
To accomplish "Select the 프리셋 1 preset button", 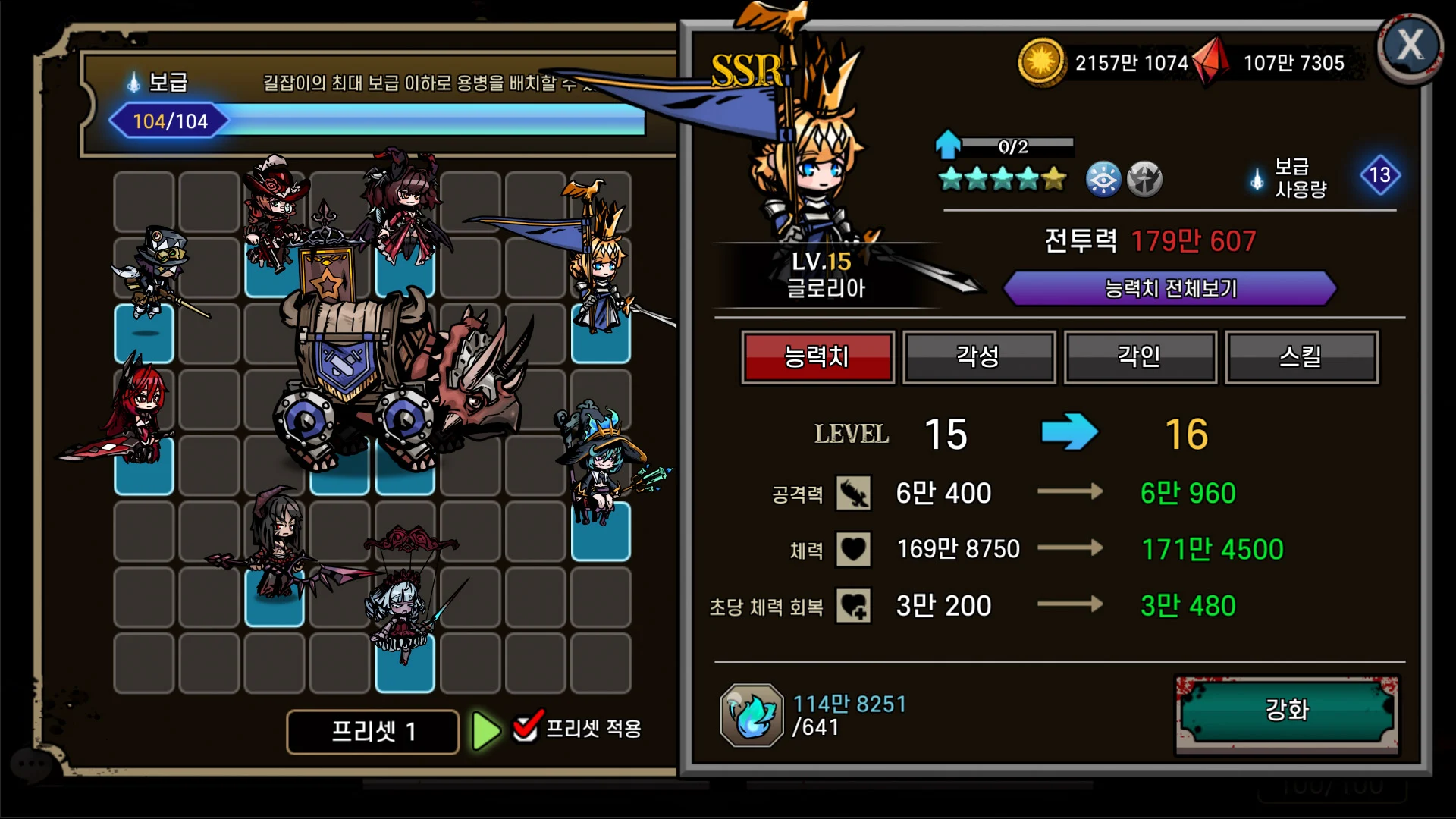I will click(372, 732).
